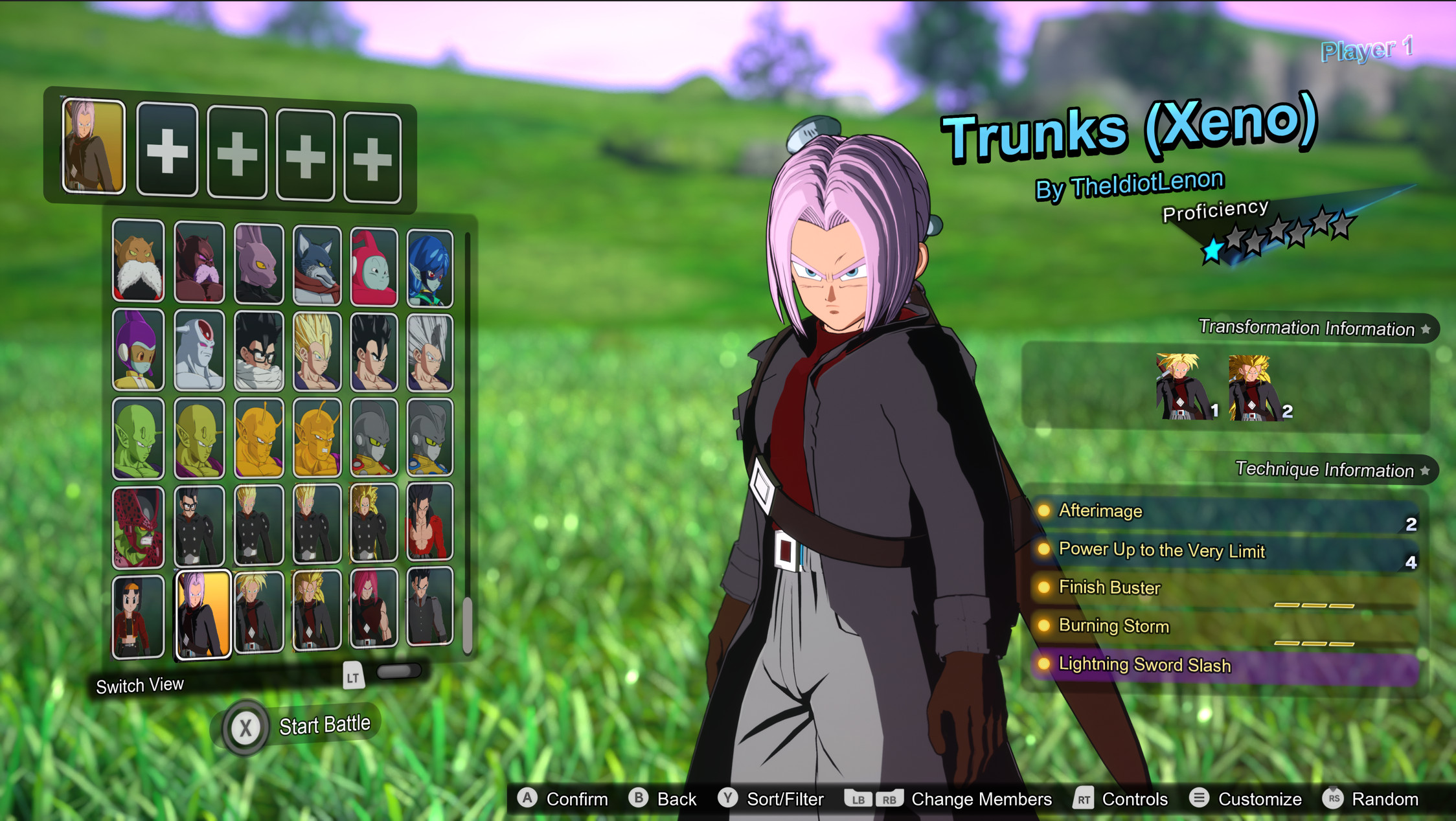The height and width of the screenshot is (821, 1456).
Task: Click the orange bullet icon beside Afterimage
Action: pyautogui.click(x=1045, y=512)
